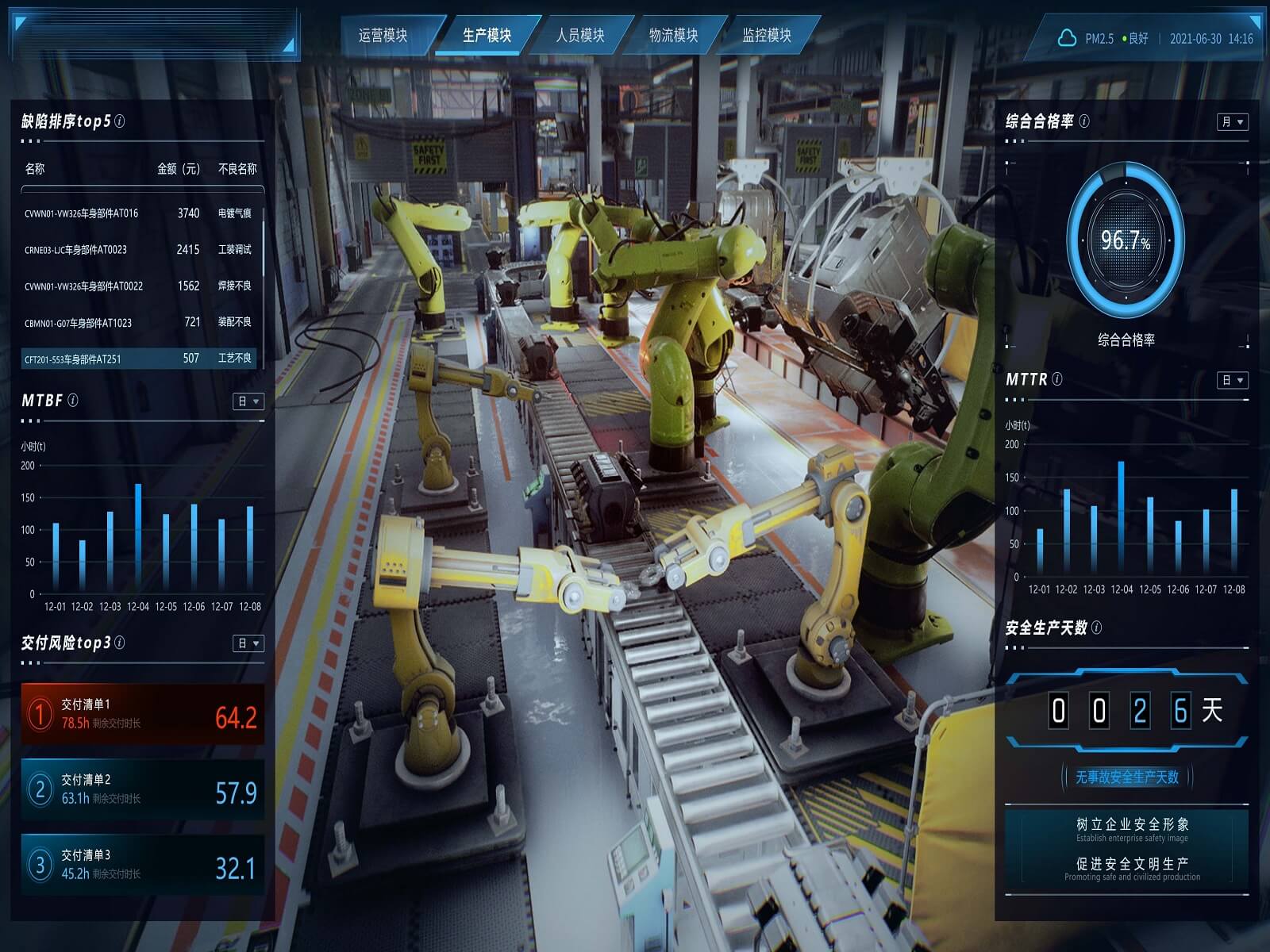Go to the 物流模块 tab
Screen dimensions: 1270x952
[673, 36]
